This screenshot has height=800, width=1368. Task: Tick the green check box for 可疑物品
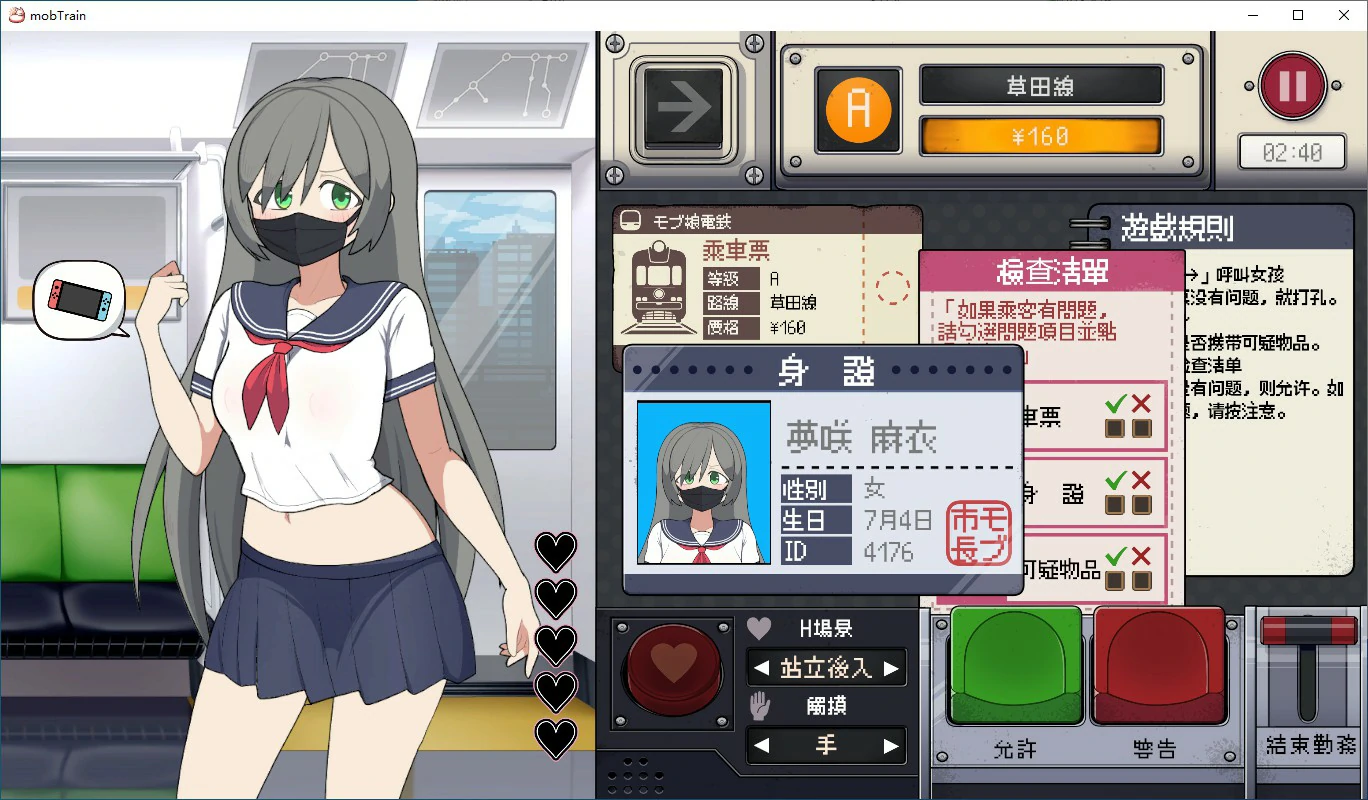[1115, 581]
